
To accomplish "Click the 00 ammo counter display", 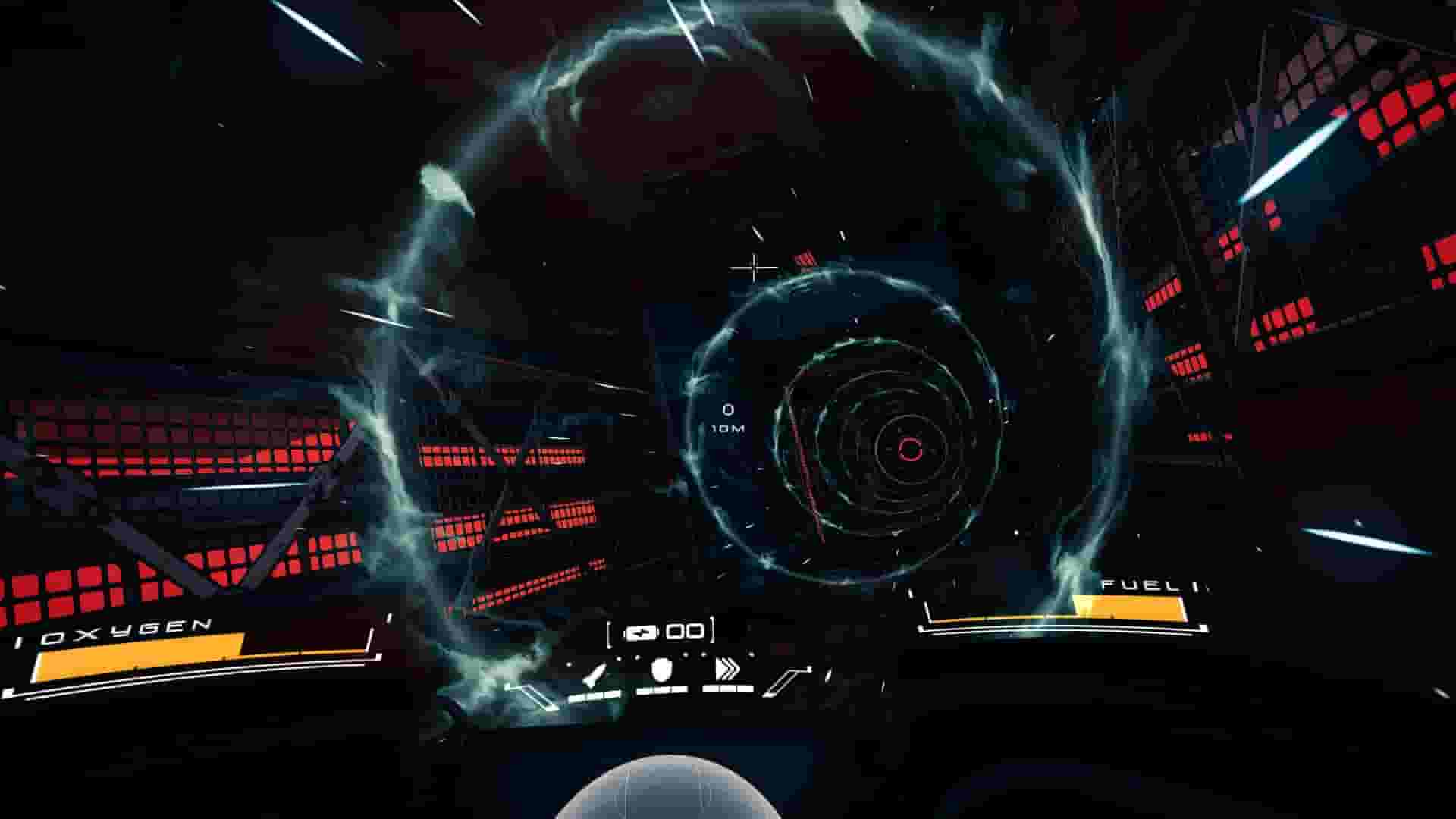I will (x=684, y=632).
